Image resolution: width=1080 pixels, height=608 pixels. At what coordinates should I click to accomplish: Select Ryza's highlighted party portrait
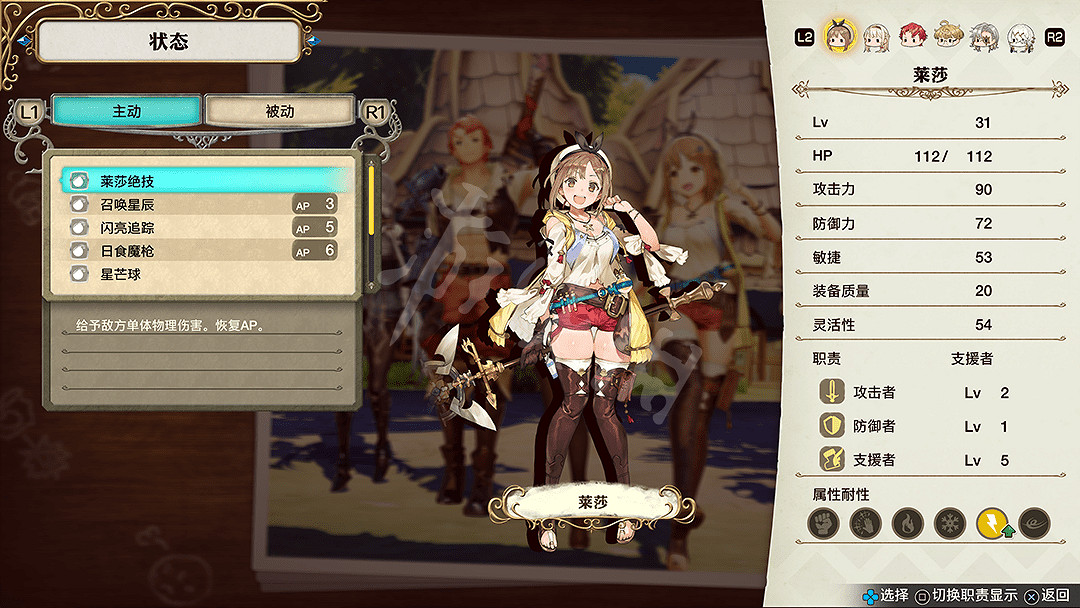[x=839, y=37]
